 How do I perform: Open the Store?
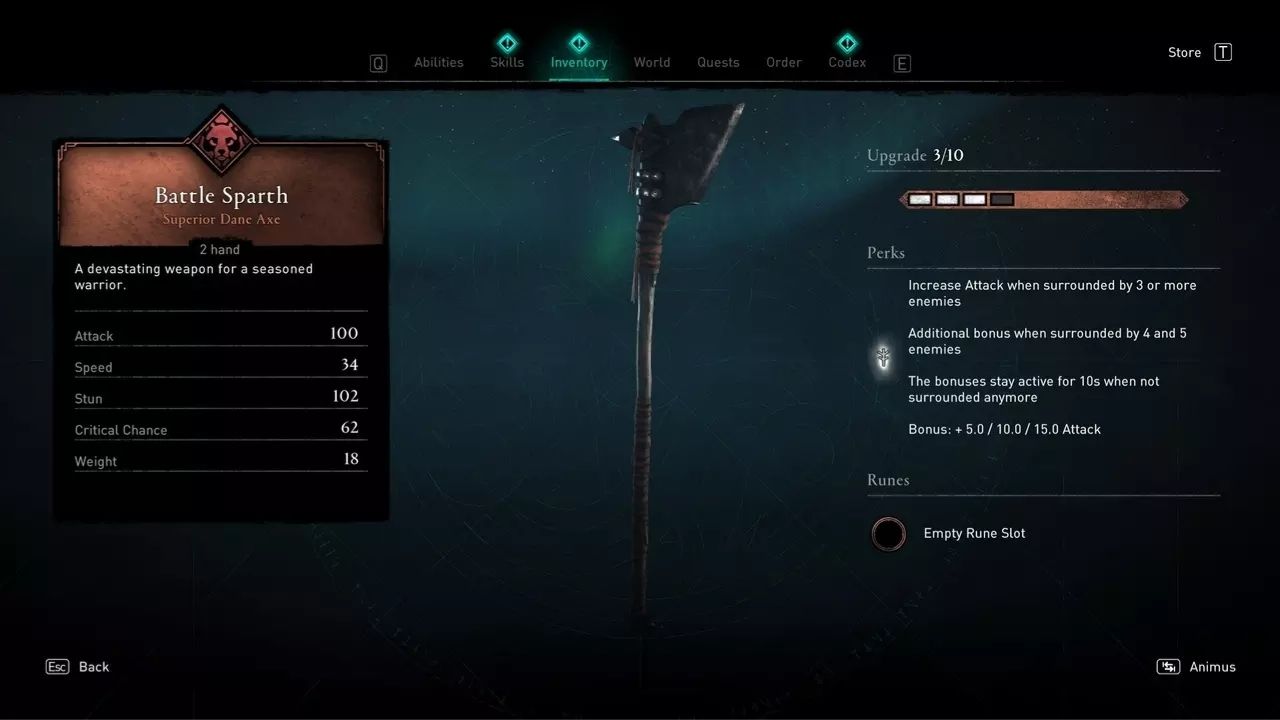pos(1184,52)
